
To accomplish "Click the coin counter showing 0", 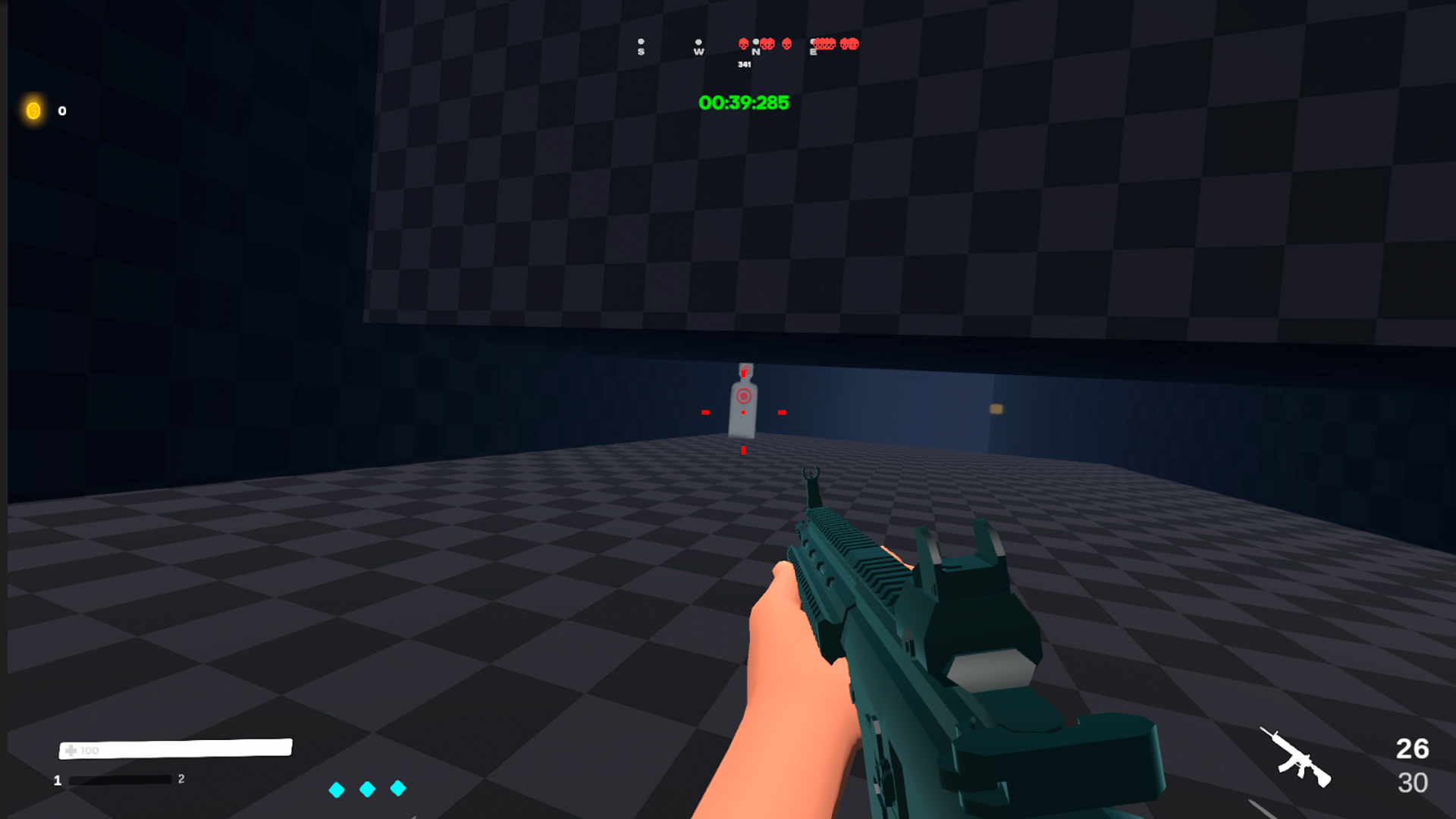I will pyautogui.click(x=61, y=111).
